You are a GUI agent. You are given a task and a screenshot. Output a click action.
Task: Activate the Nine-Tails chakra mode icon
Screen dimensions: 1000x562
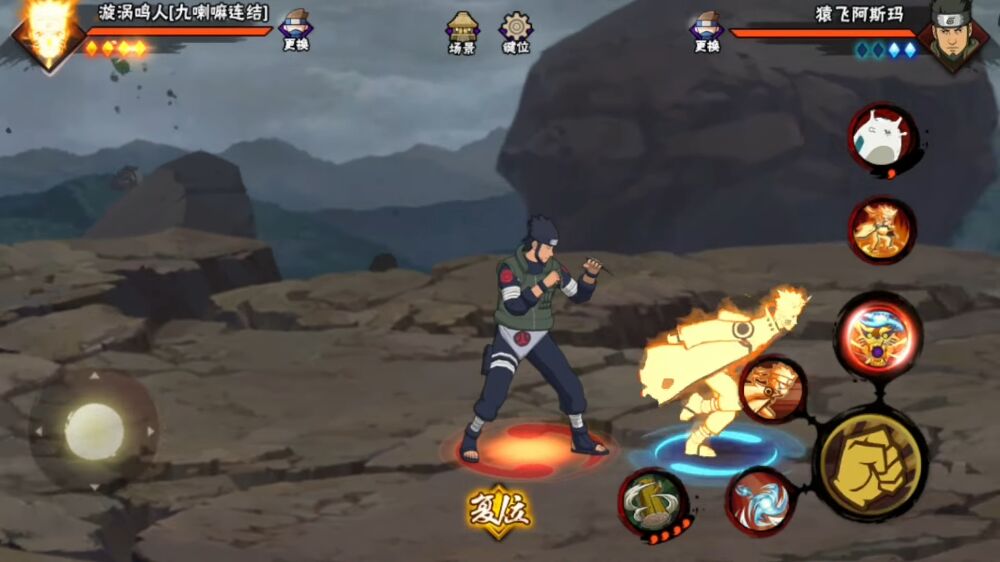pos(882,230)
